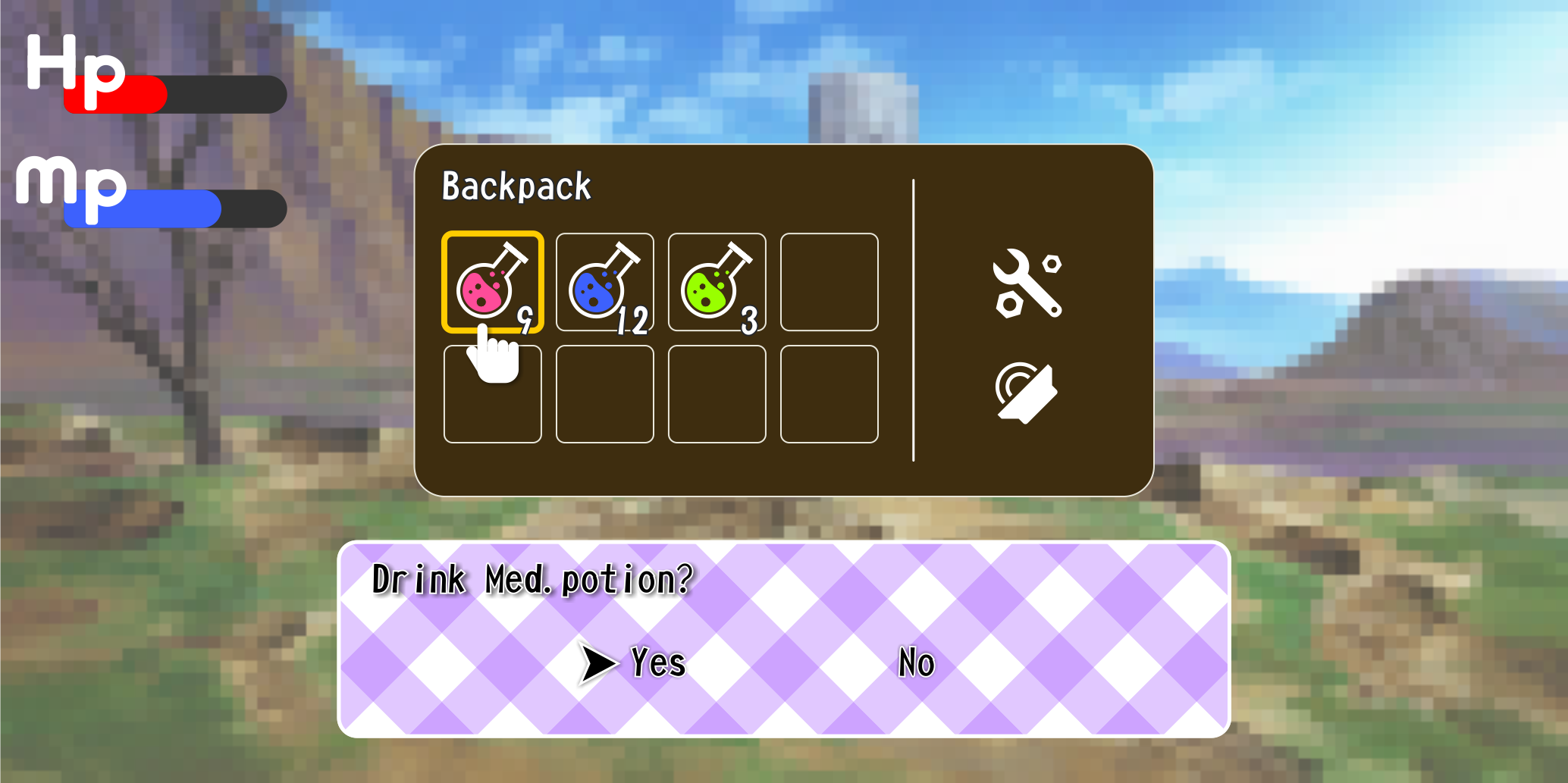The image size is (1568, 783).
Task: Toggle selection of the green potion slot
Action: pyautogui.click(x=716, y=282)
